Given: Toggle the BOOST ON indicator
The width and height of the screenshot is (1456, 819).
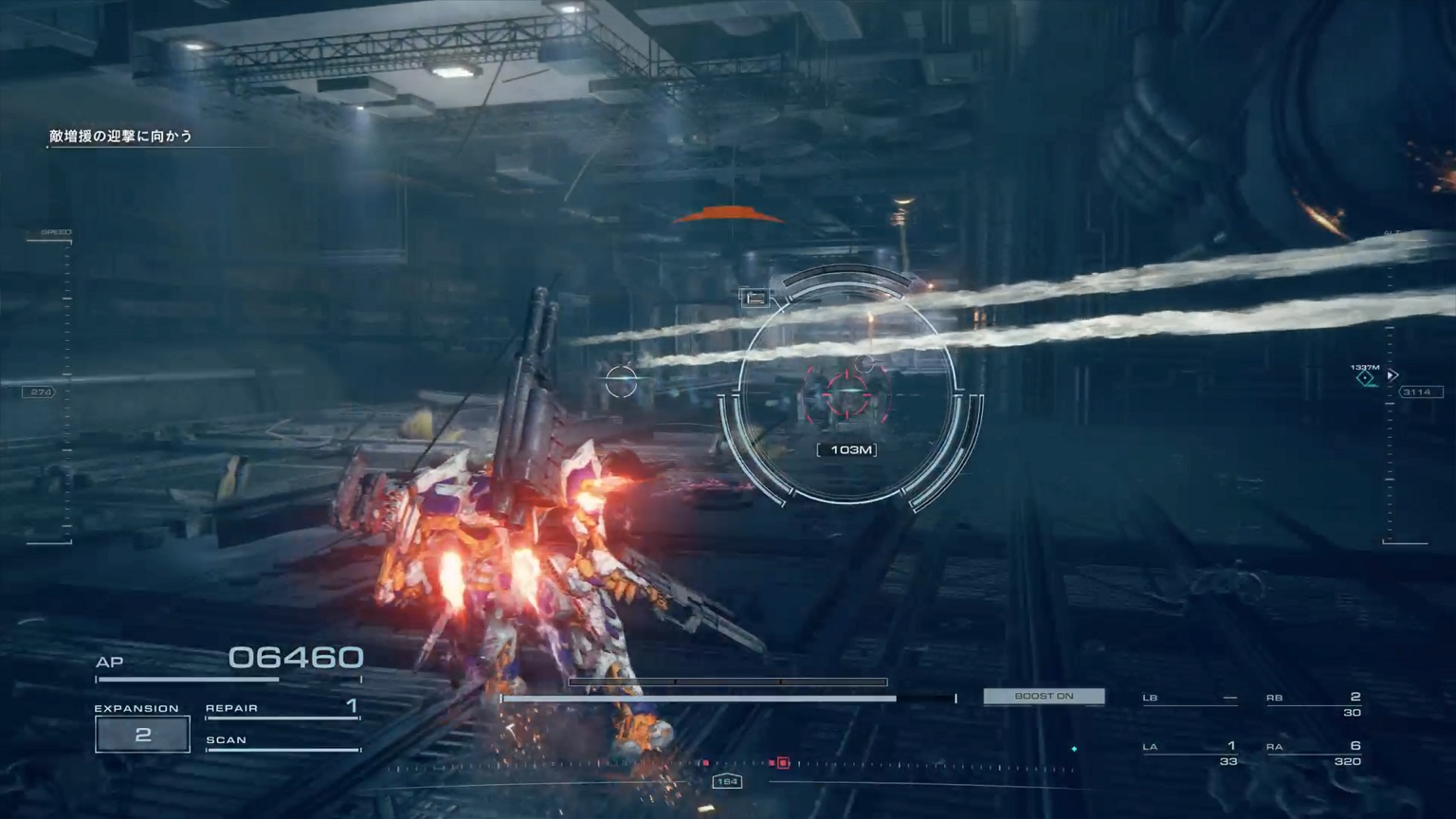Looking at the screenshot, I should 1044,697.
